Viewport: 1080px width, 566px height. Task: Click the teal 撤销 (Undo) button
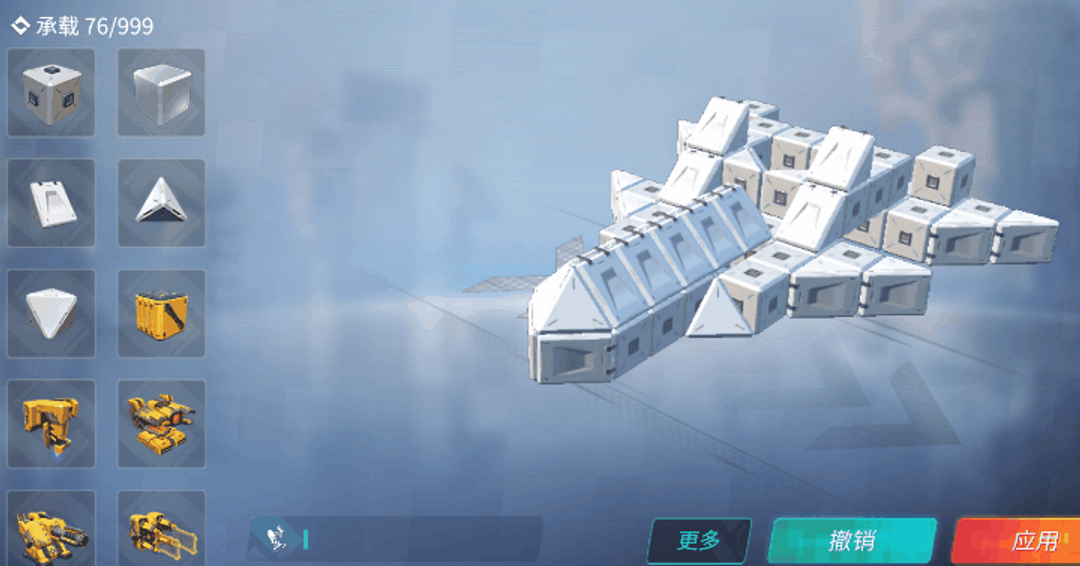coord(852,540)
